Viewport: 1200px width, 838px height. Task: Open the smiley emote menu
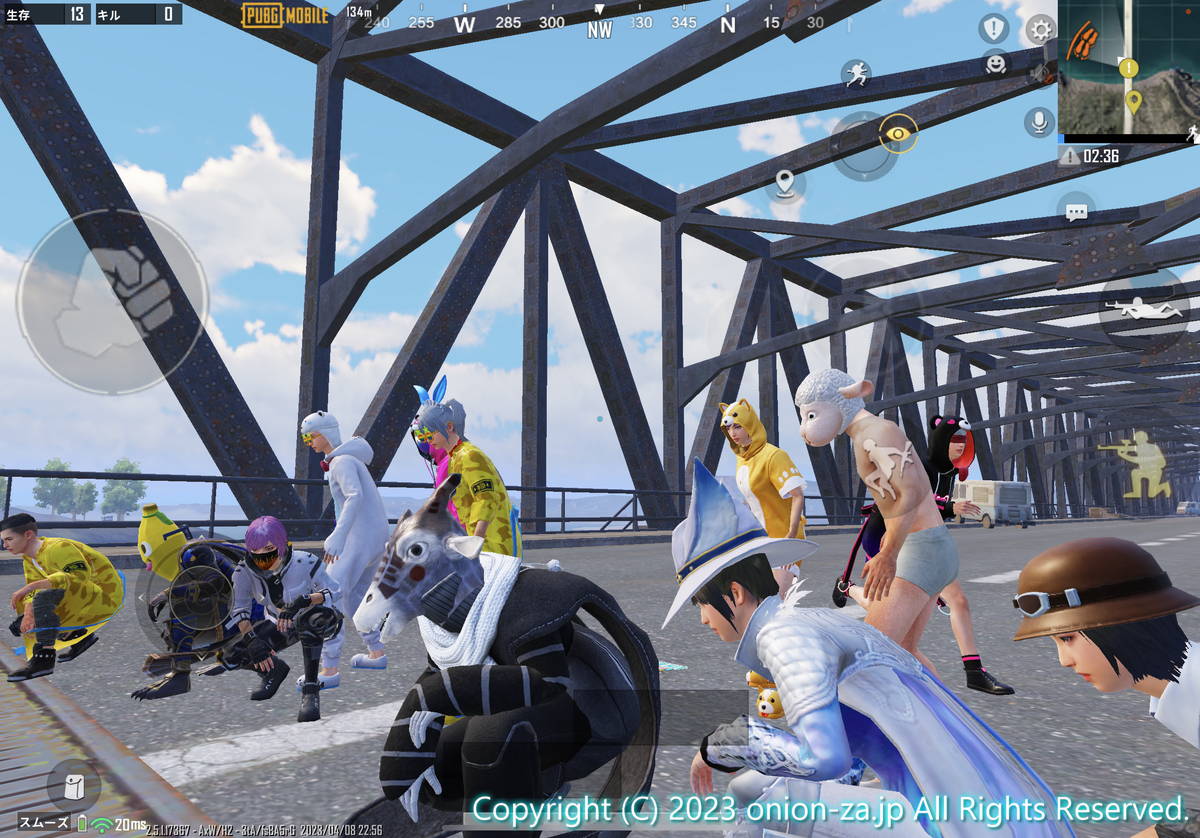[994, 64]
